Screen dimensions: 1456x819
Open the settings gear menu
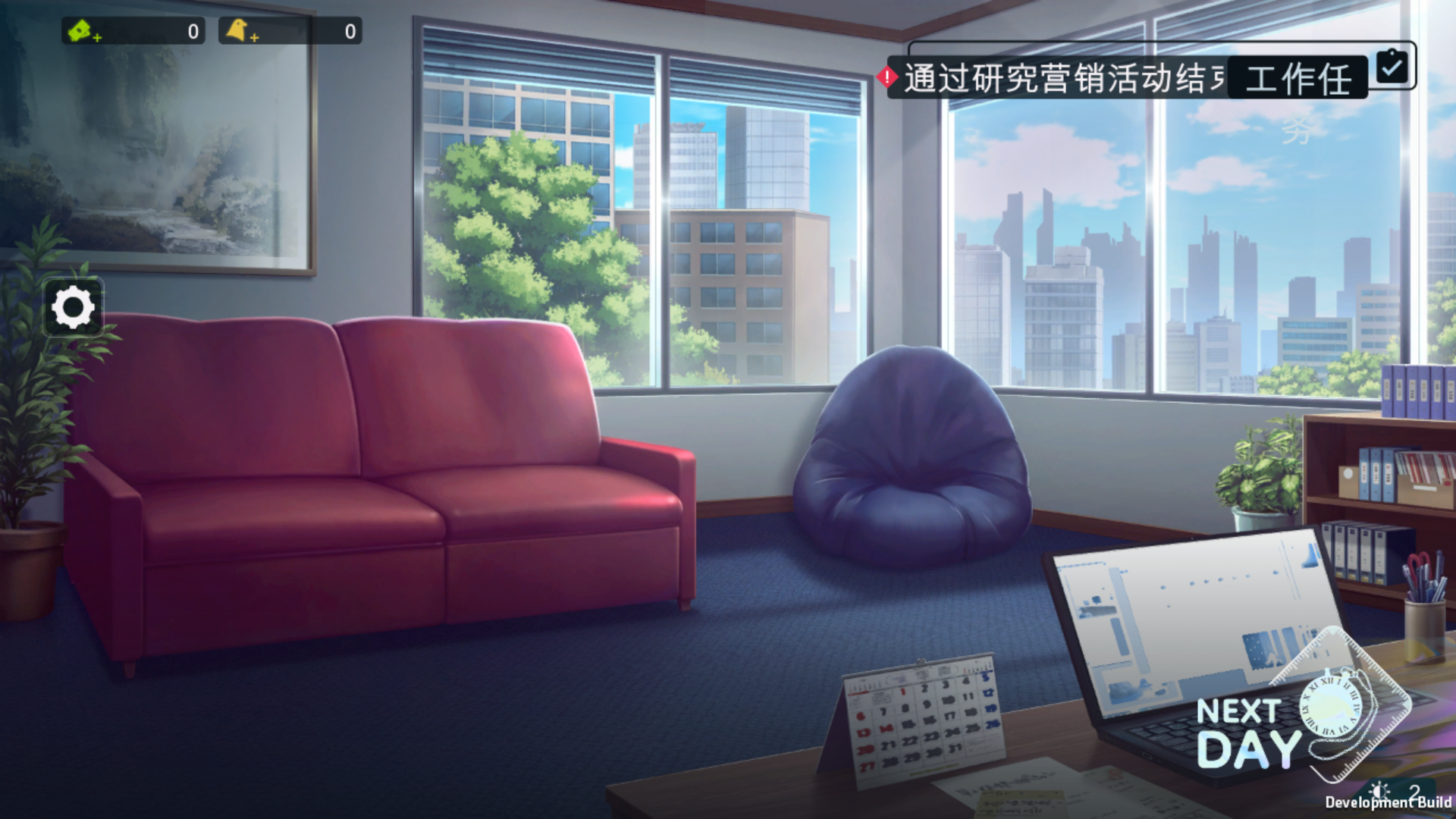tap(72, 306)
